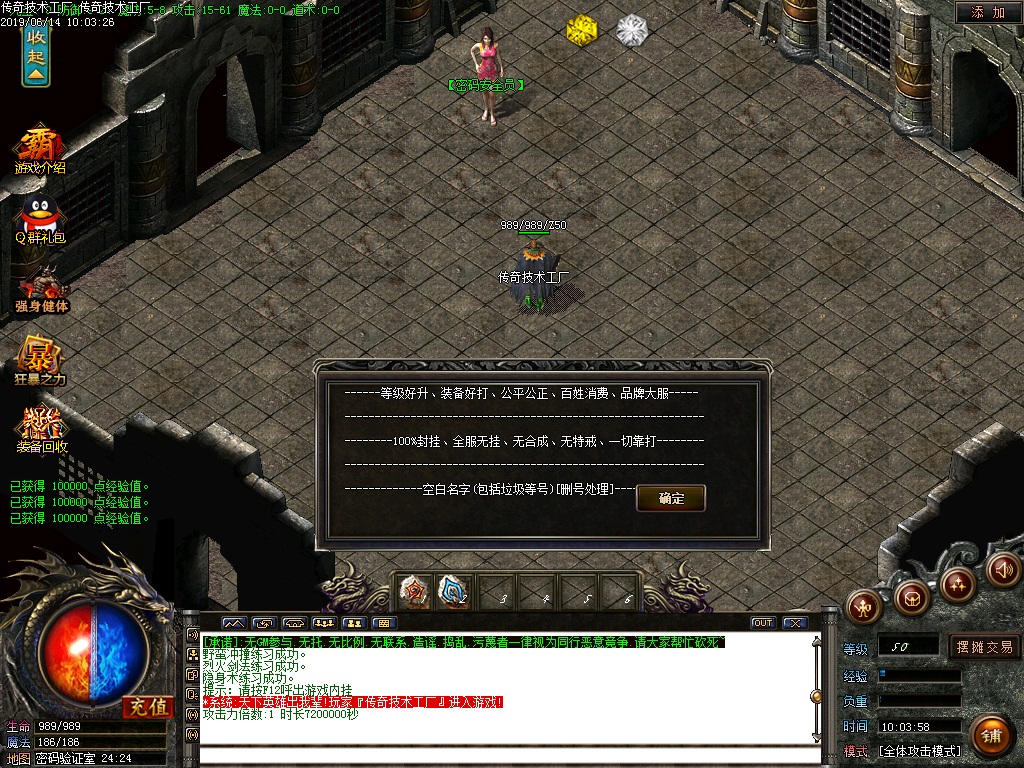Open the Q群礼包 penguin gift icon
The width and height of the screenshot is (1024, 768).
(39, 220)
